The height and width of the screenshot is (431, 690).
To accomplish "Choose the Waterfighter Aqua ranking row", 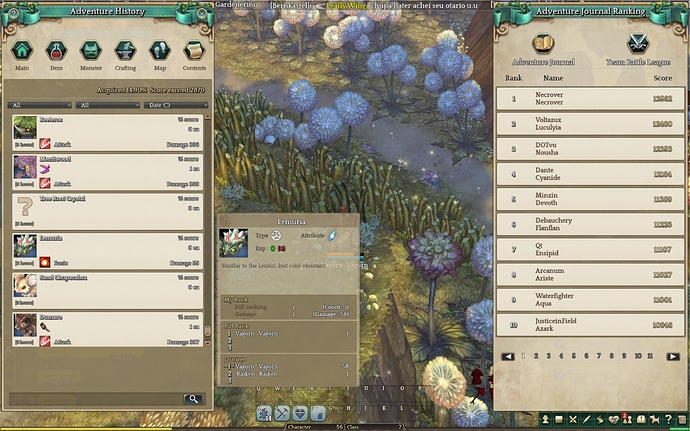I will click(x=591, y=299).
